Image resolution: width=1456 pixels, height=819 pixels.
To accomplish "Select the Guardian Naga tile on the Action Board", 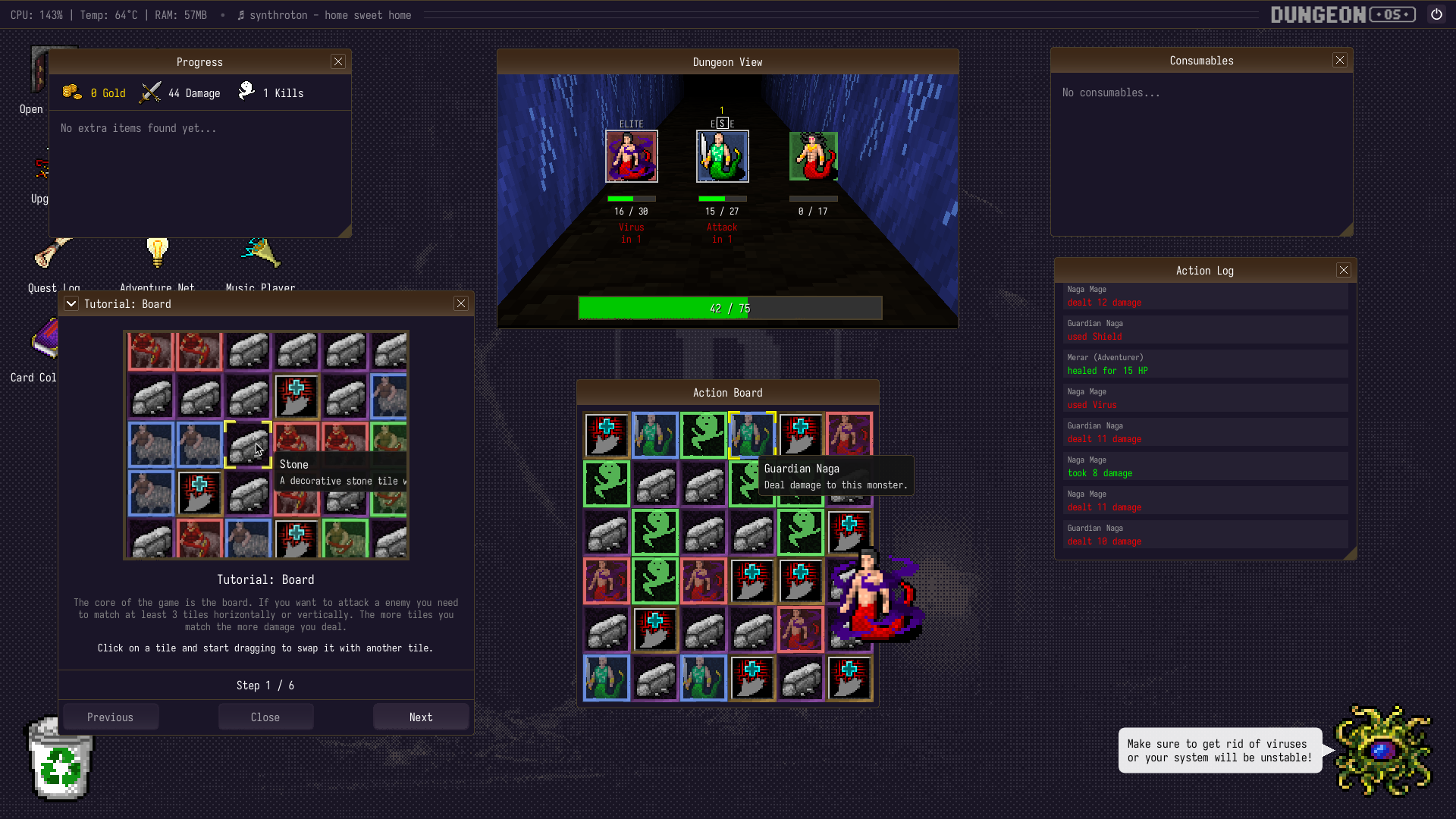I will (752, 435).
